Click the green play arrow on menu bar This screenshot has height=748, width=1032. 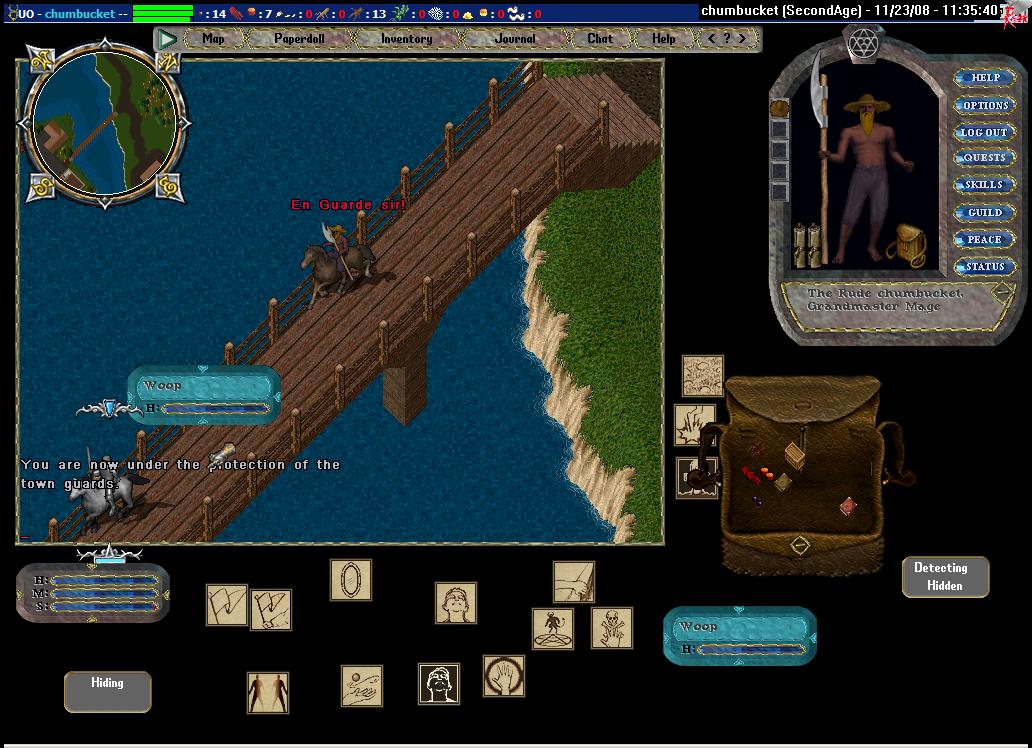(x=168, y=39)
